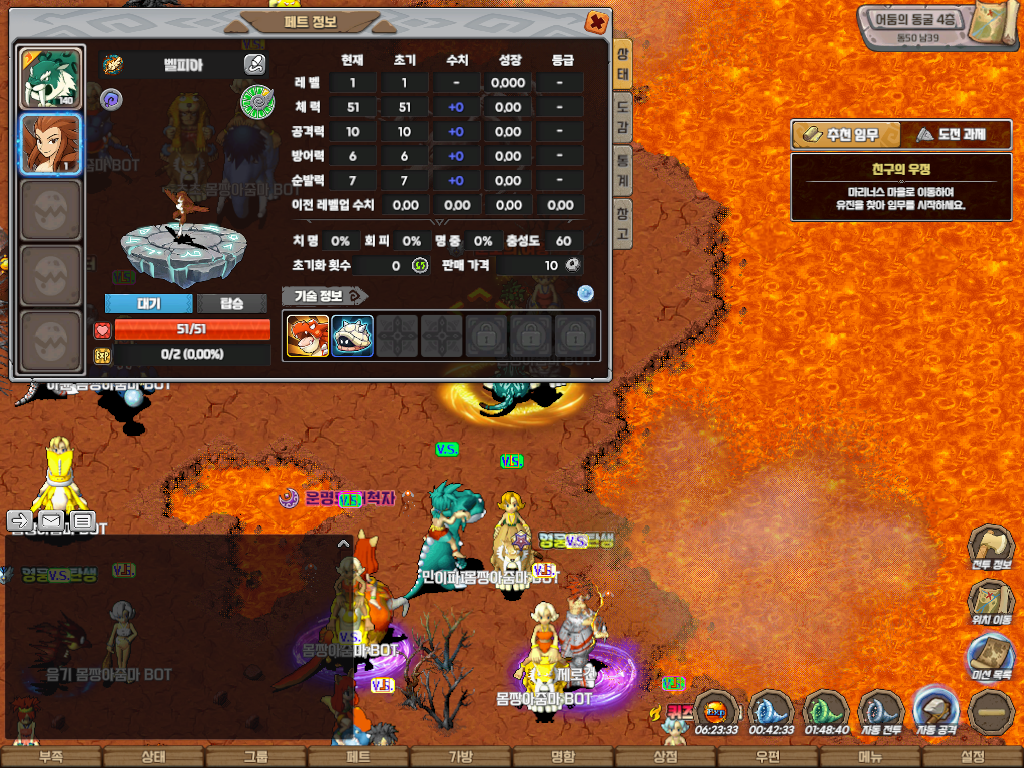Select the green sabertooth pet portrait

coord(51,78)
